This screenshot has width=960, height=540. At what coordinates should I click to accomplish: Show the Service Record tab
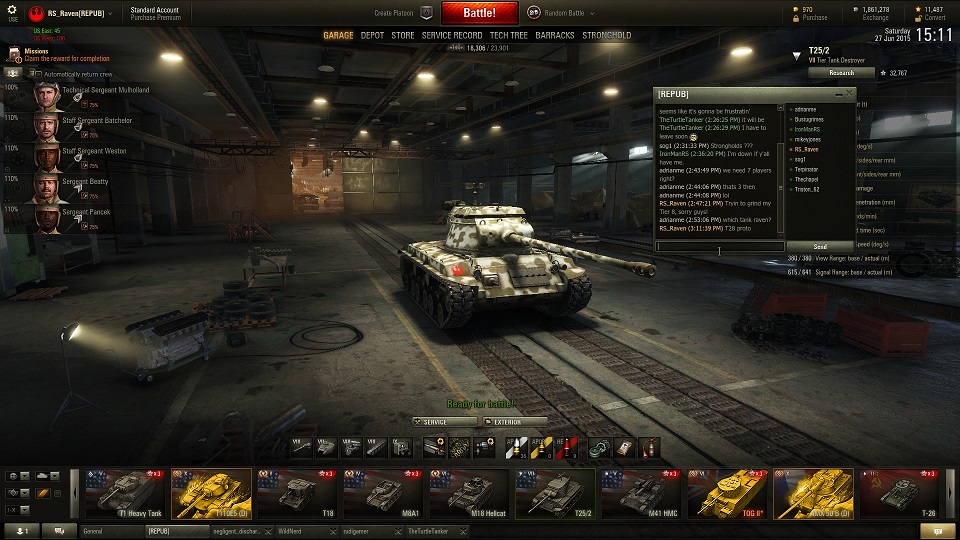pyautogui.click(x=452, y=35)
